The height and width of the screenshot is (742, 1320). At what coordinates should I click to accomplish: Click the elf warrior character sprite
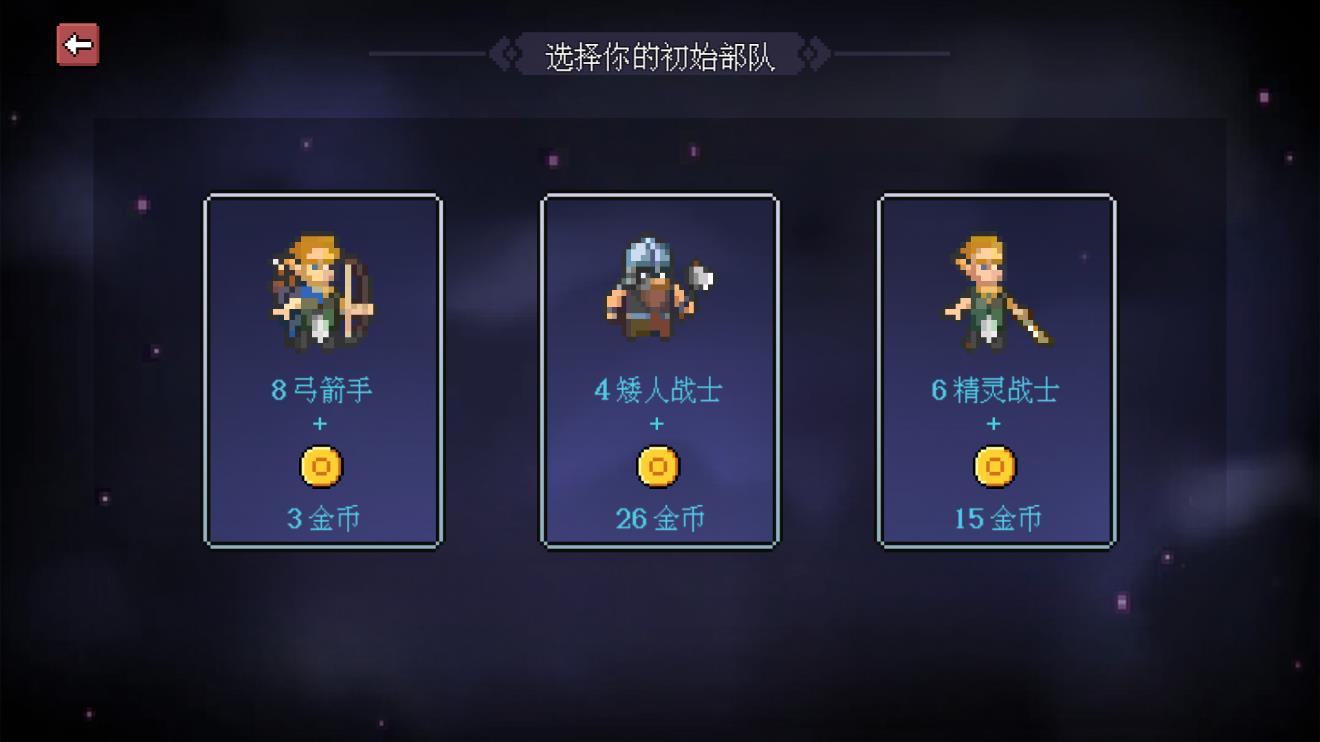pos(993,290)
